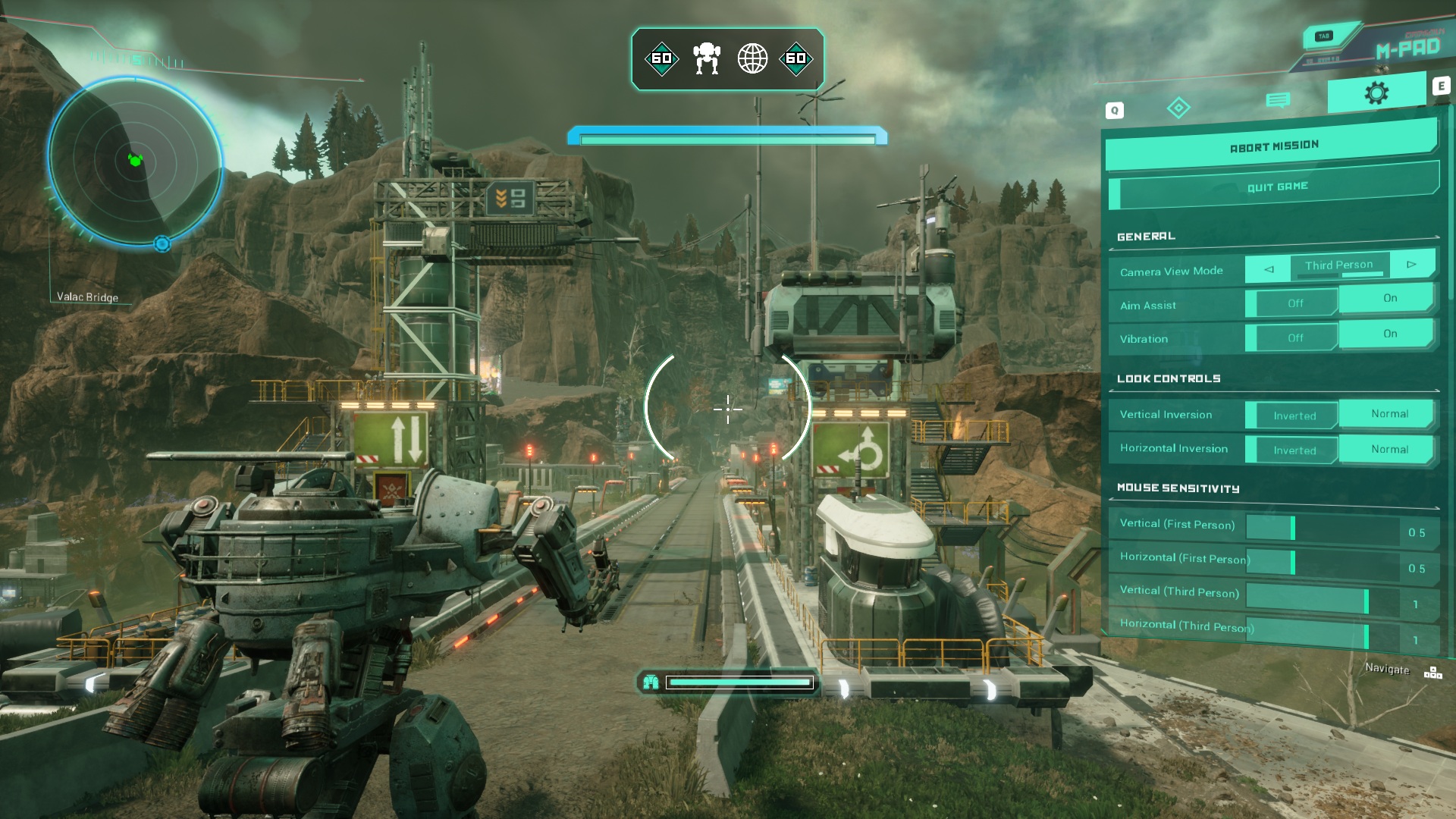Image resolution: width=1456 pixels, height=819 pixels.
Task: Set Horizontal Inversion to Inverted
Action: click(1294, 450)
